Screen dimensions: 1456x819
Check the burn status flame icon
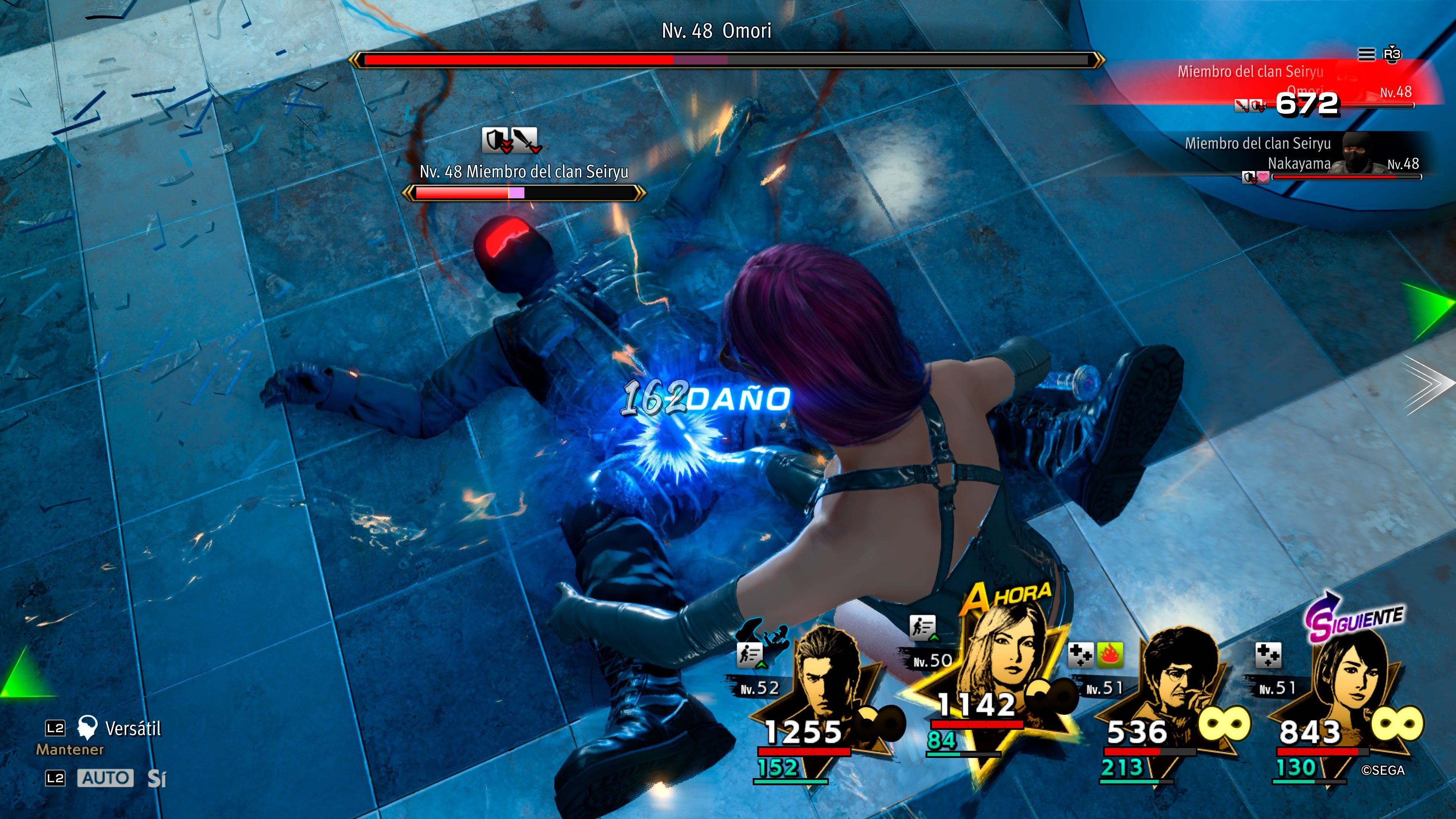coord(1109,655)
